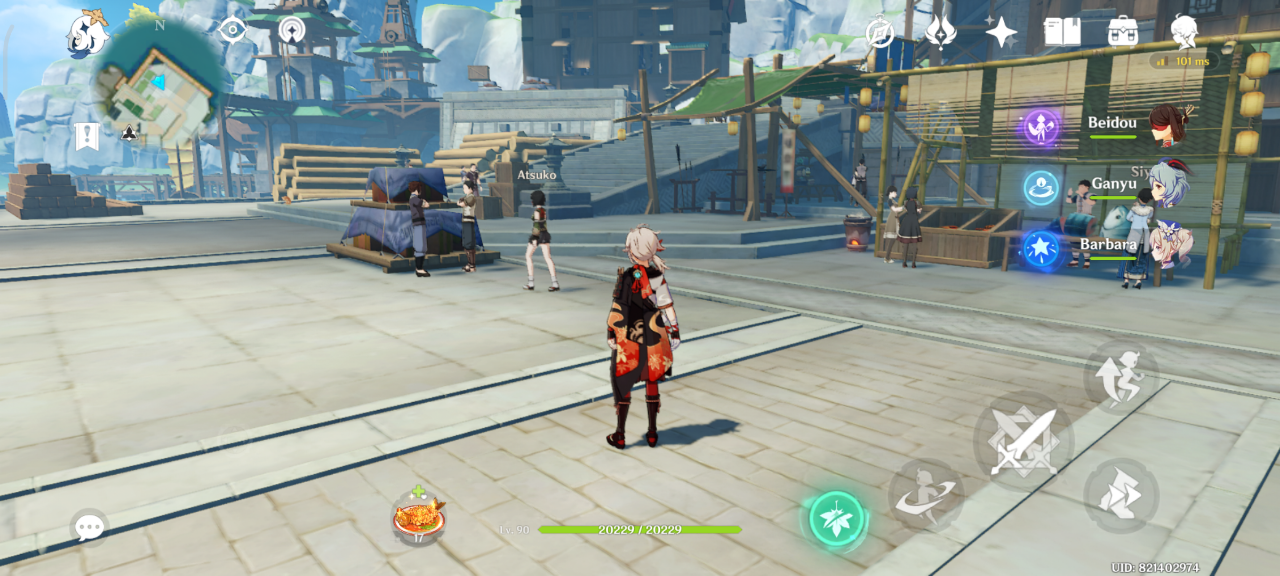Open the adventurer handbook book icon

point(1062,32)
